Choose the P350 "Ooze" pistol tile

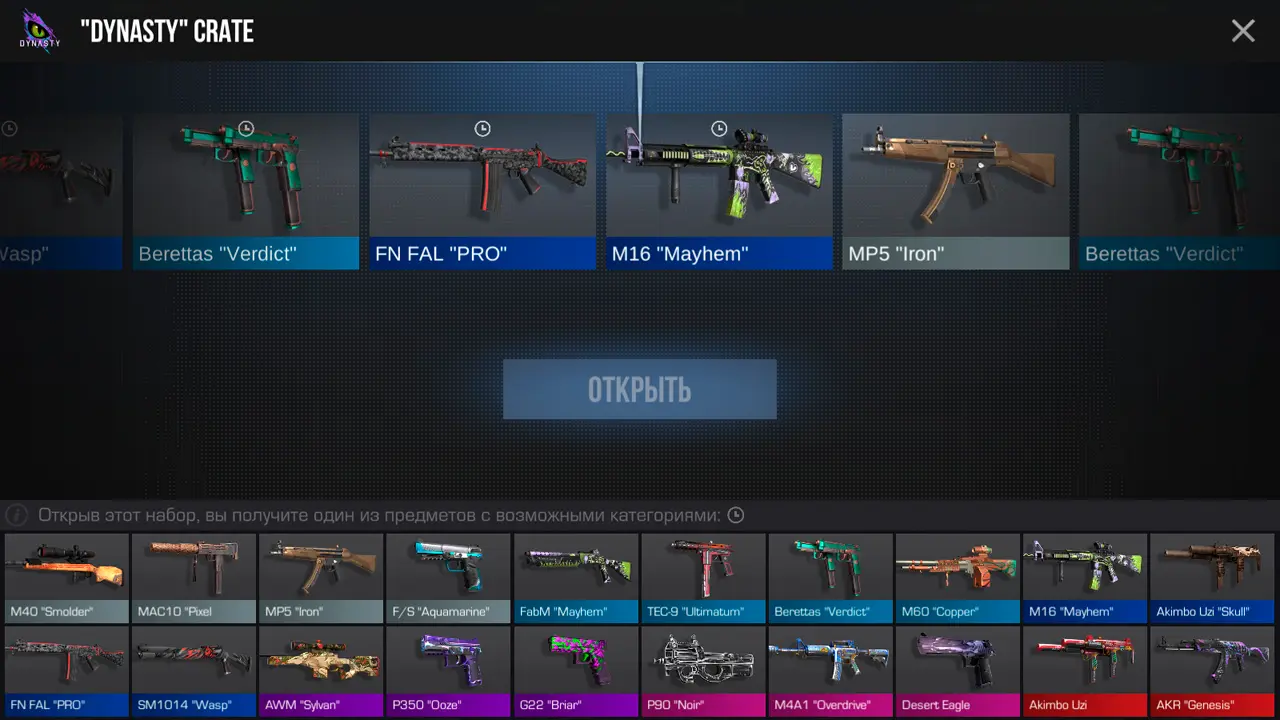[x=448, y=671]
